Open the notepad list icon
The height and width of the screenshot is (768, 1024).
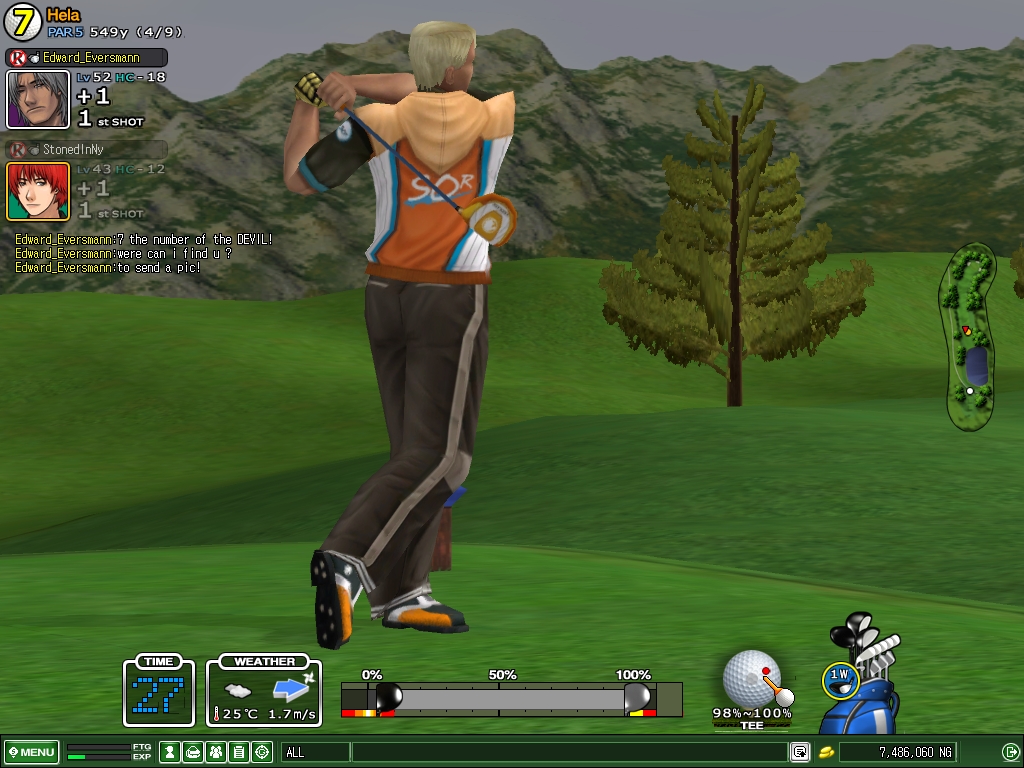(239, 752)
